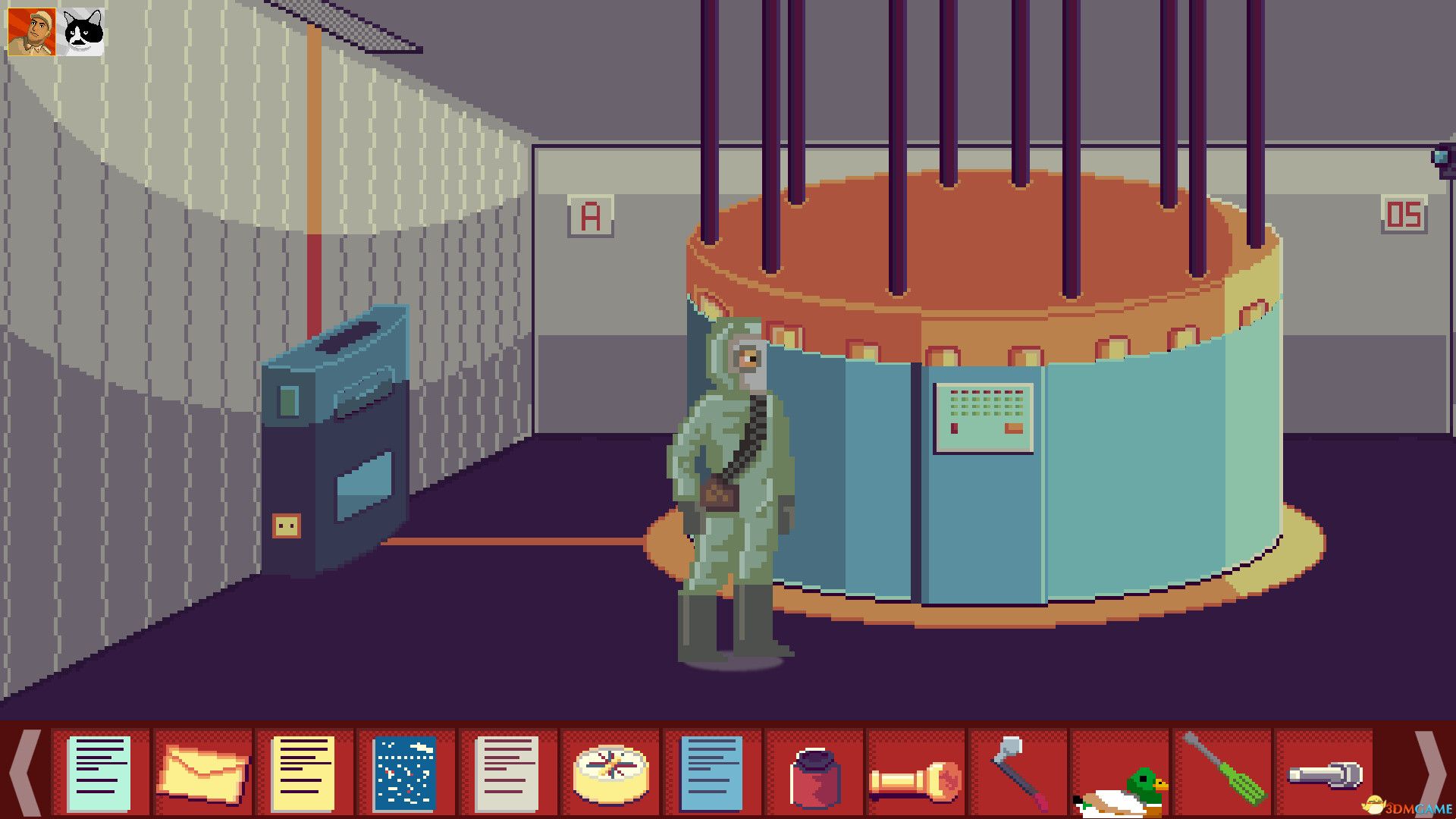Select the compass item in the inventory
This screenshot has height=819, width=1456.
coord(610,773)
